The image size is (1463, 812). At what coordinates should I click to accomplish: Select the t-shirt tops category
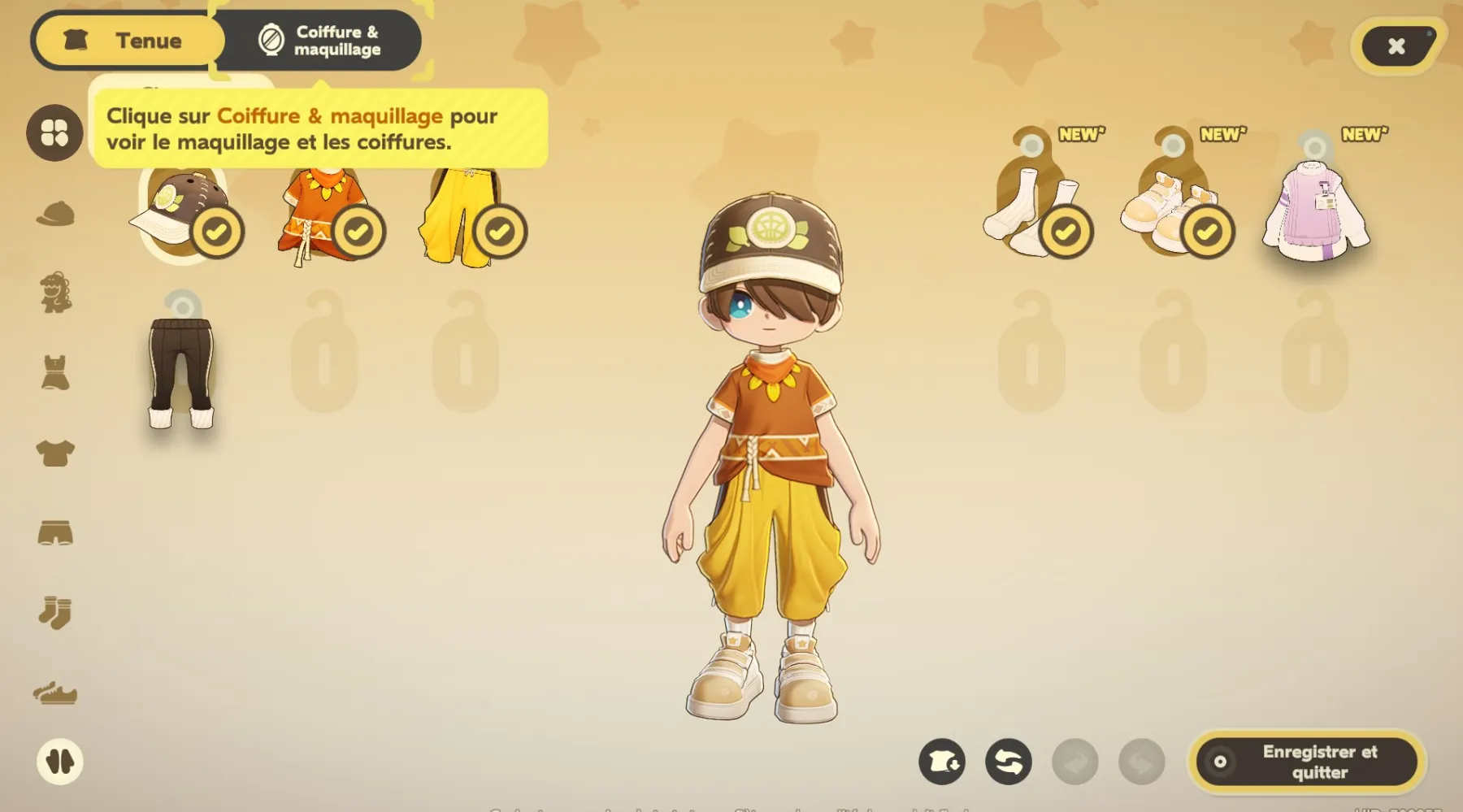pos(55,453)
